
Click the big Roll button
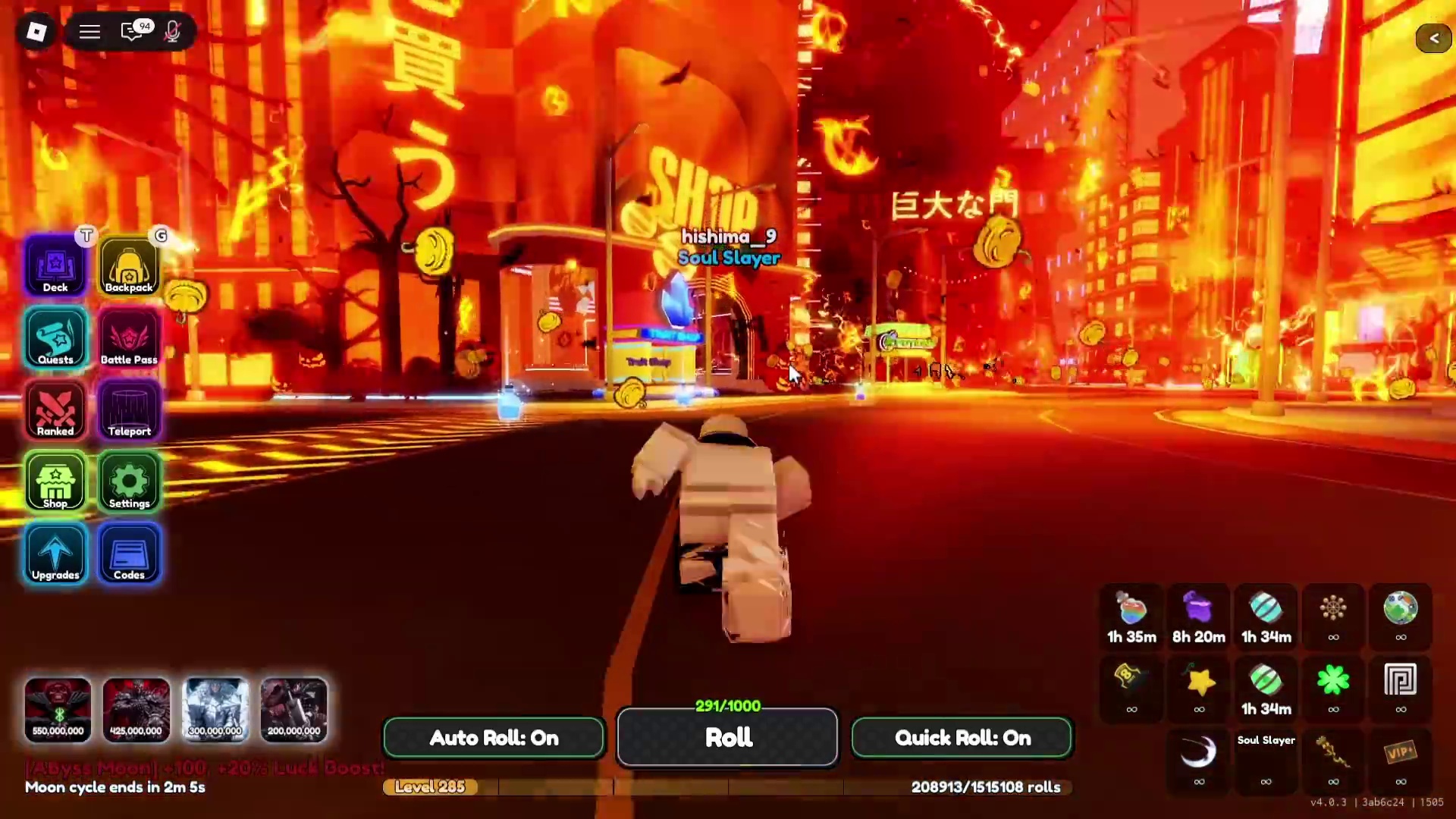click(x=728, y=738)
